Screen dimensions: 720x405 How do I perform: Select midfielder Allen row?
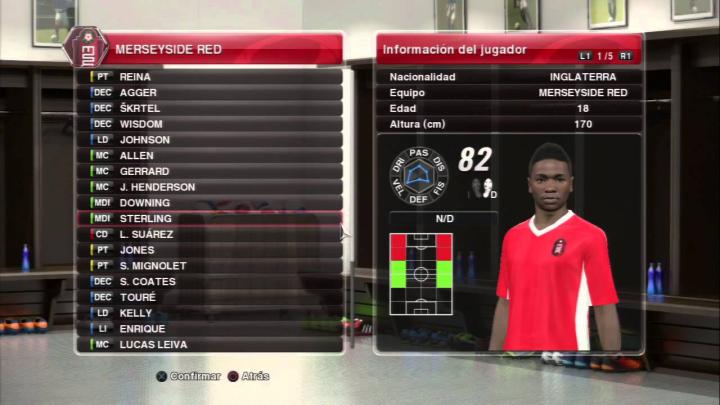(x=210, y=156)
